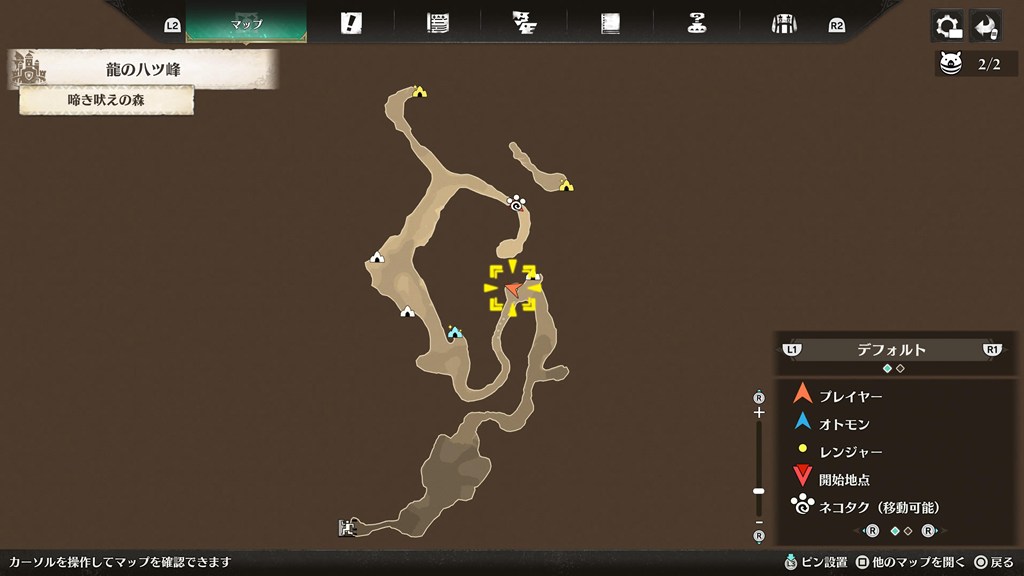This screenshot has height=576, width=1024.
Task: Open the blank book tab
Action: tap(611, 24)
